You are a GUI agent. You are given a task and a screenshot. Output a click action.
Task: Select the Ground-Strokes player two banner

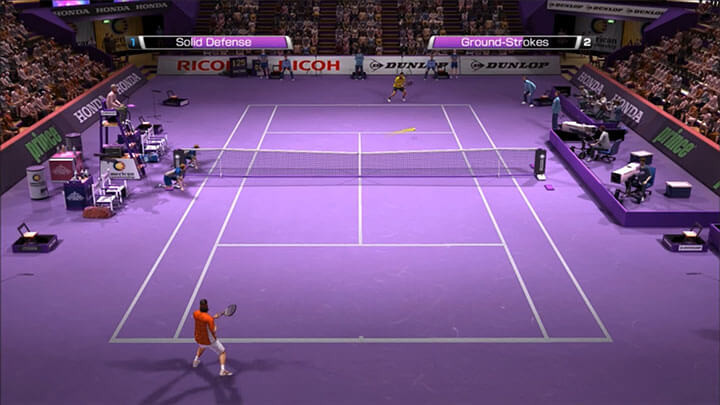[505, 43]
